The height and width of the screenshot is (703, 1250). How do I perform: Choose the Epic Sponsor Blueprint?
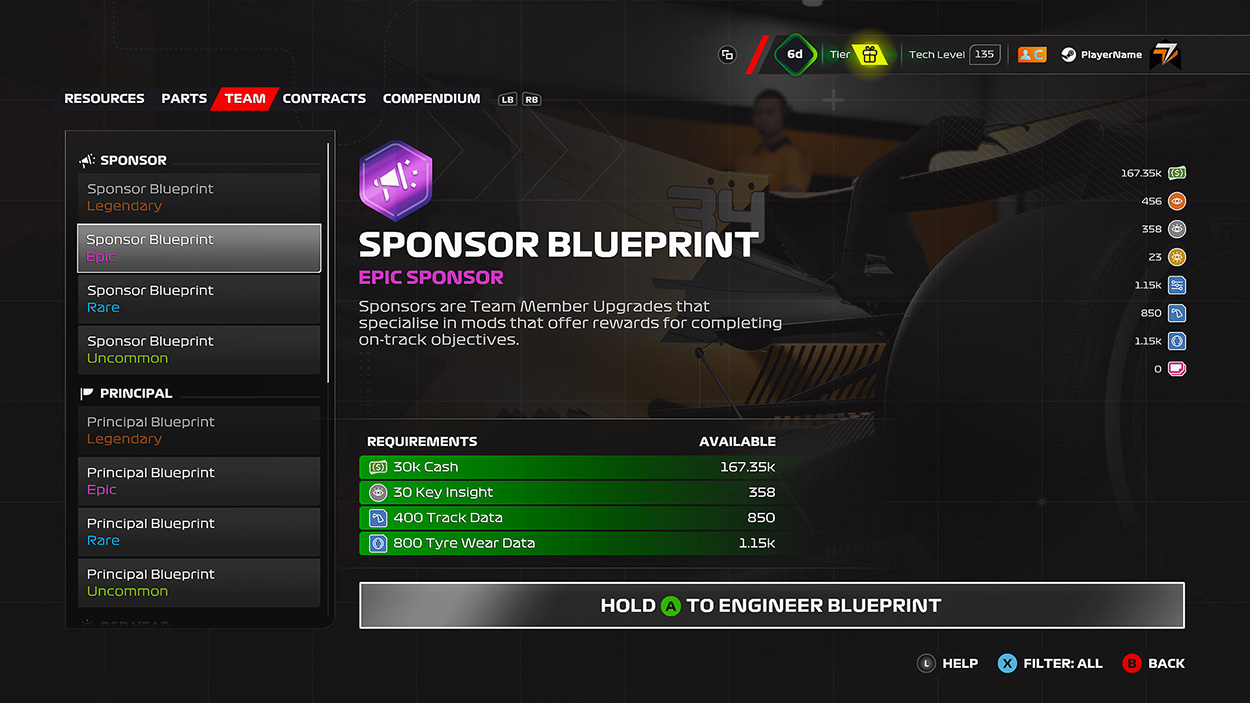coord(199,248)
